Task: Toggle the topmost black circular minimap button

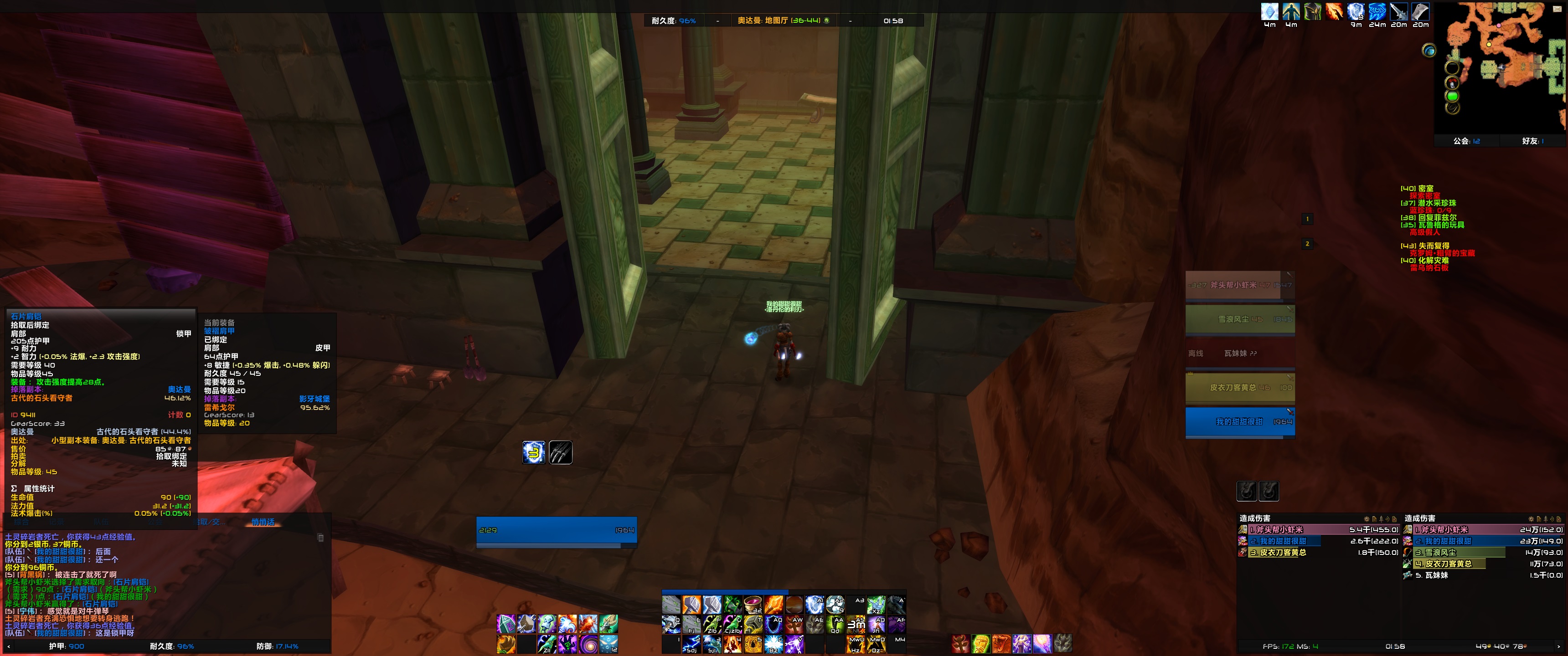Action: [x=1452, y=67]
